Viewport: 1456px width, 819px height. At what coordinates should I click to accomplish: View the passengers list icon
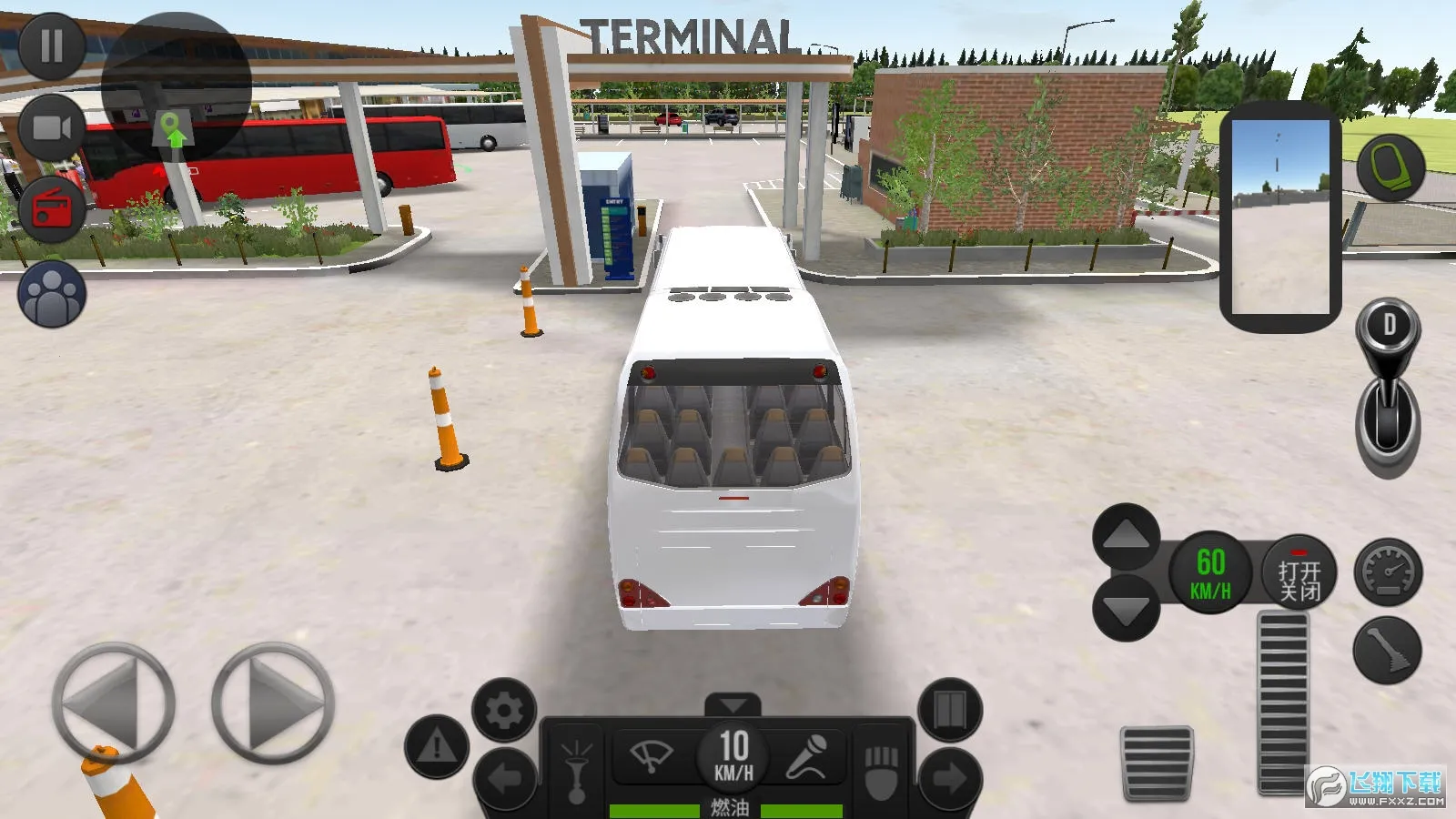[52, 292]
